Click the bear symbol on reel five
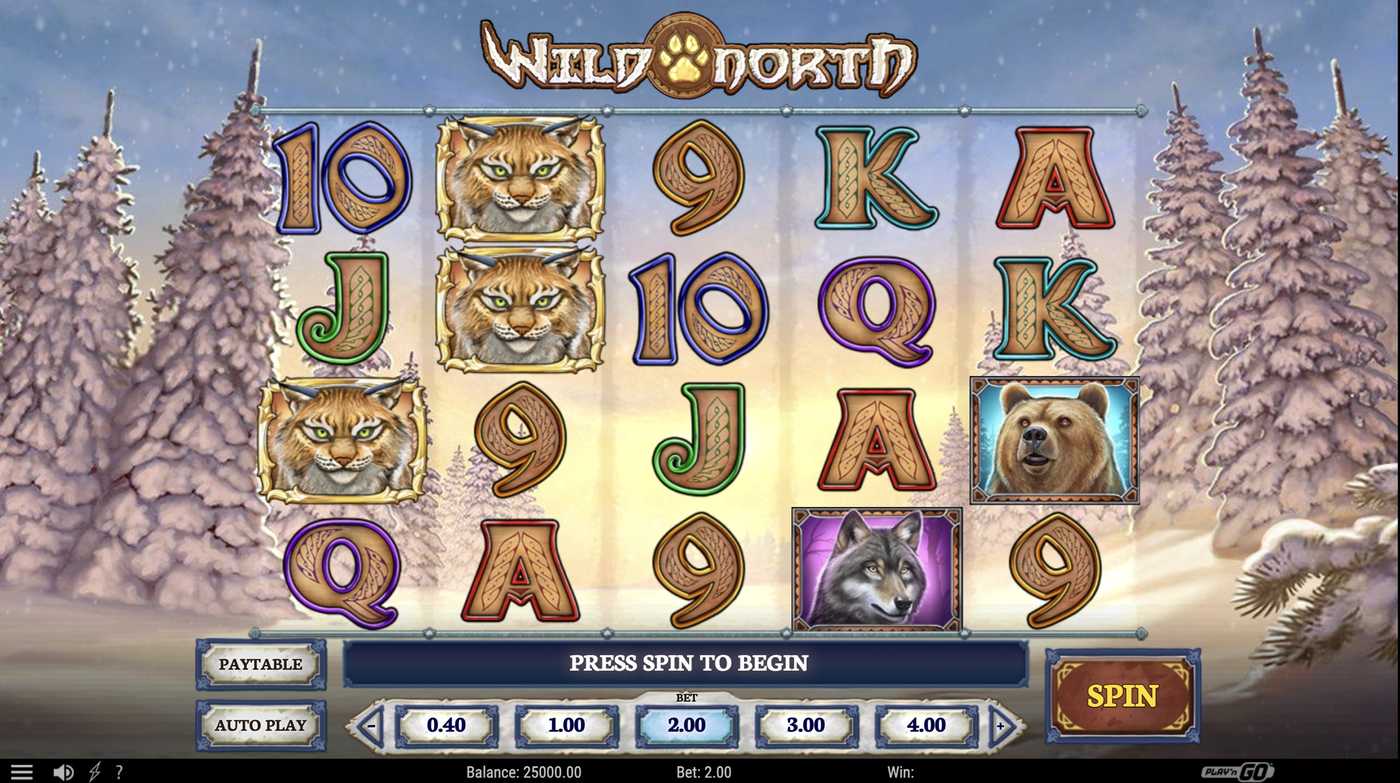 (1053, 440)
